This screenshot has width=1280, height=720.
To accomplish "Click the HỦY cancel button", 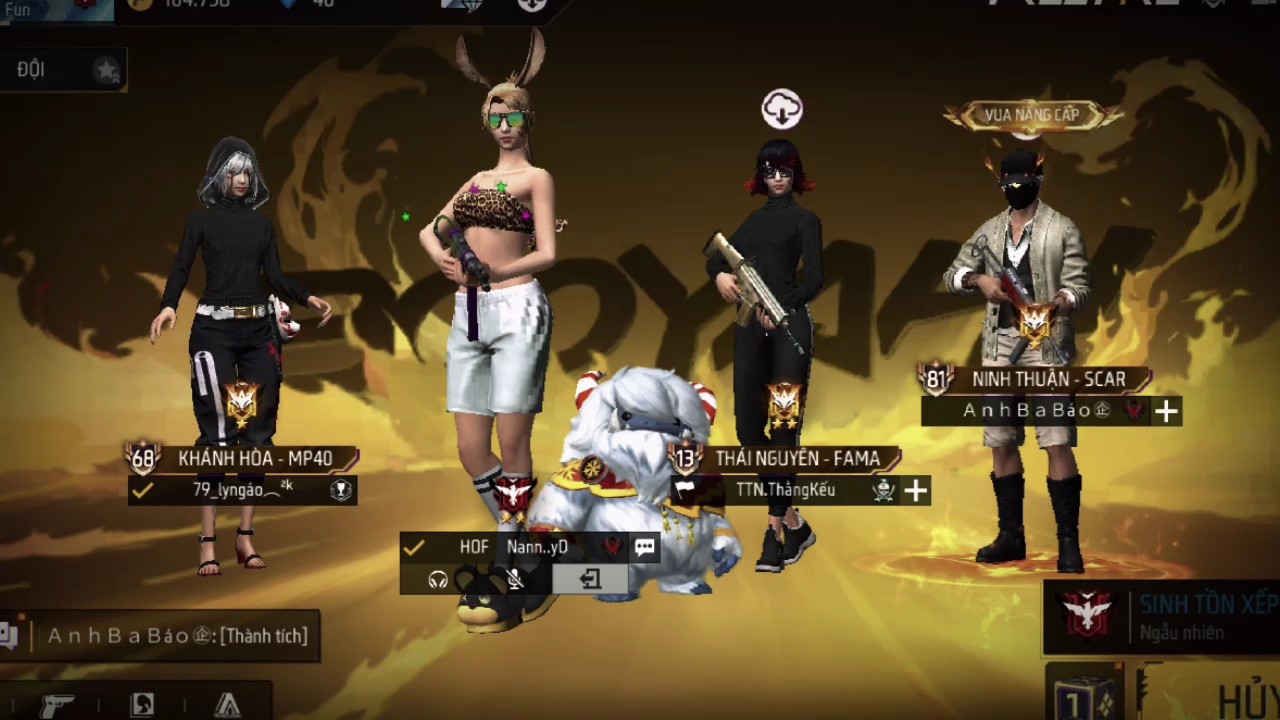I will click(1246, 699).
